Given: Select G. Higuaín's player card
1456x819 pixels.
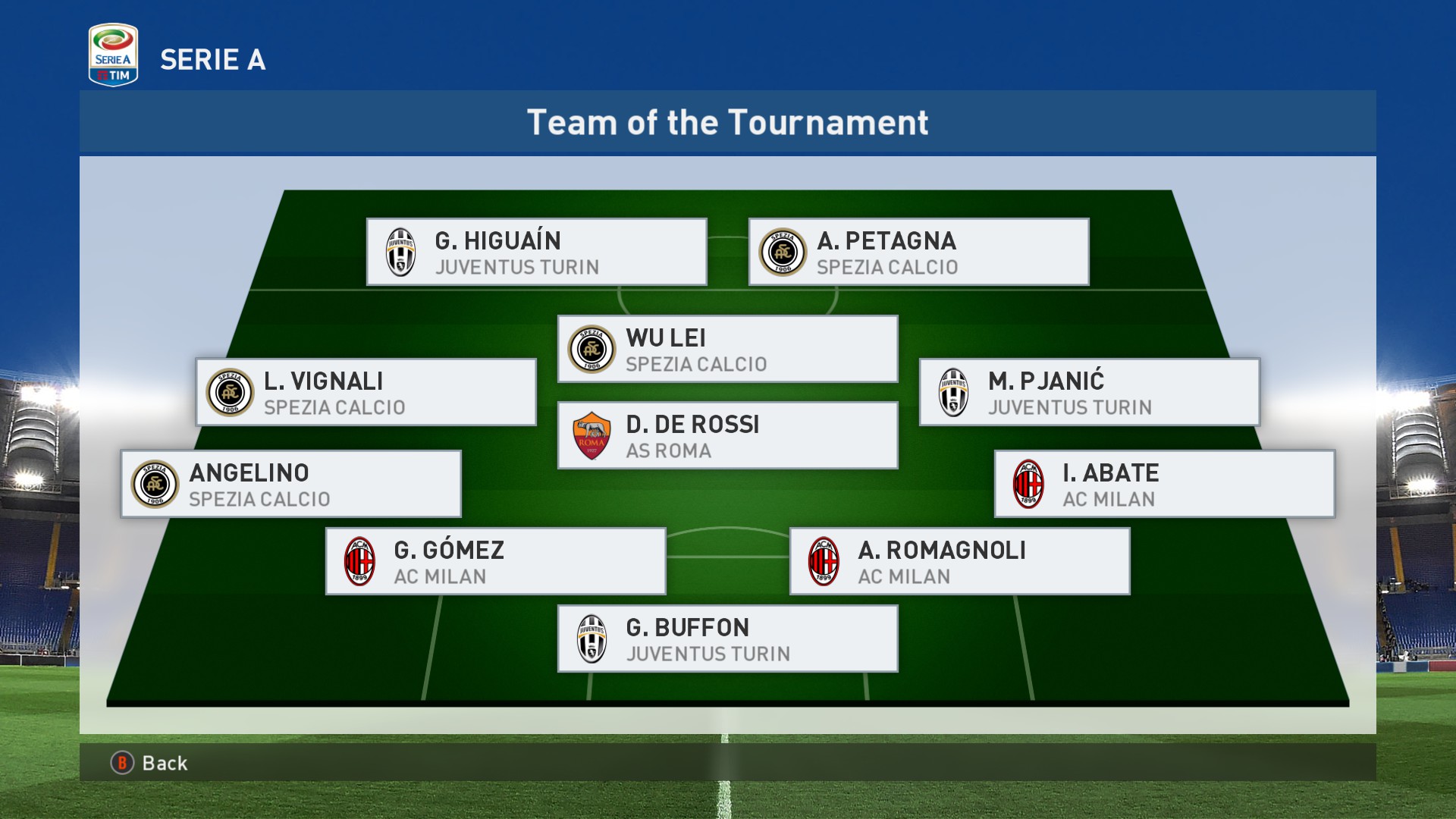Looking at the screenshot, I should click(x=536, y=253).
